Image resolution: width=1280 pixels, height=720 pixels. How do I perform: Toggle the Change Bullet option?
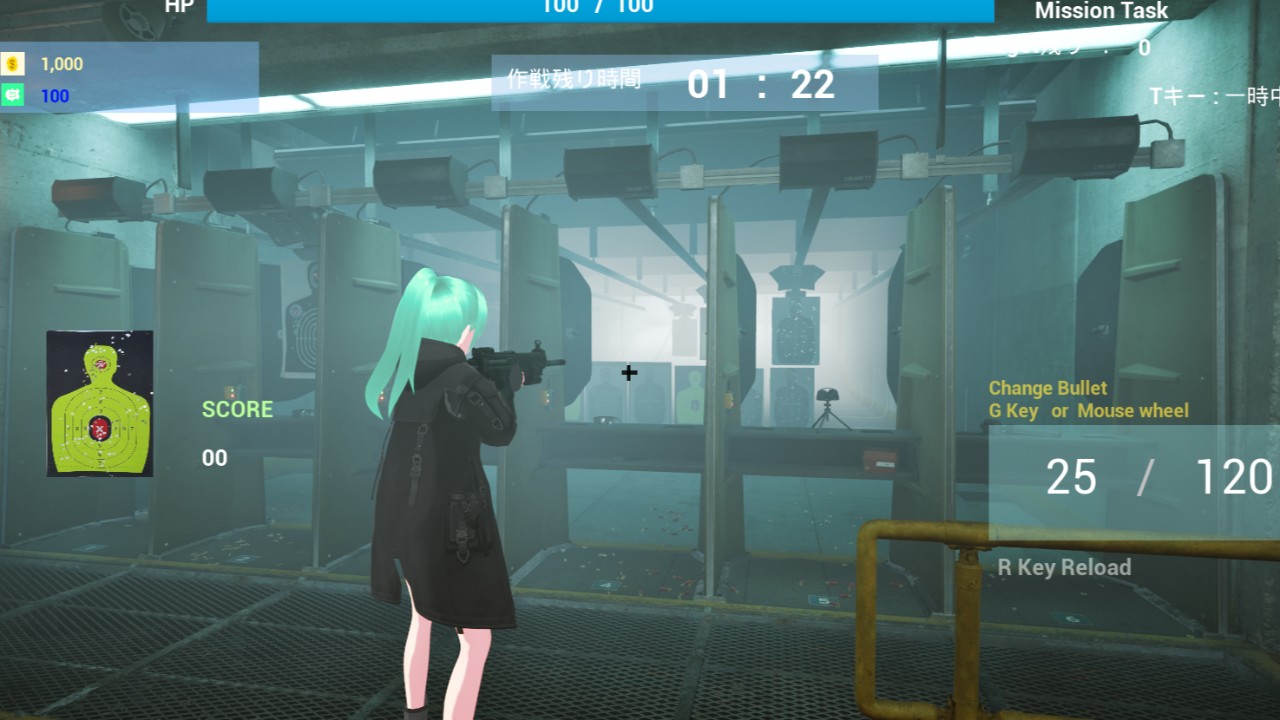(1048, 388)
